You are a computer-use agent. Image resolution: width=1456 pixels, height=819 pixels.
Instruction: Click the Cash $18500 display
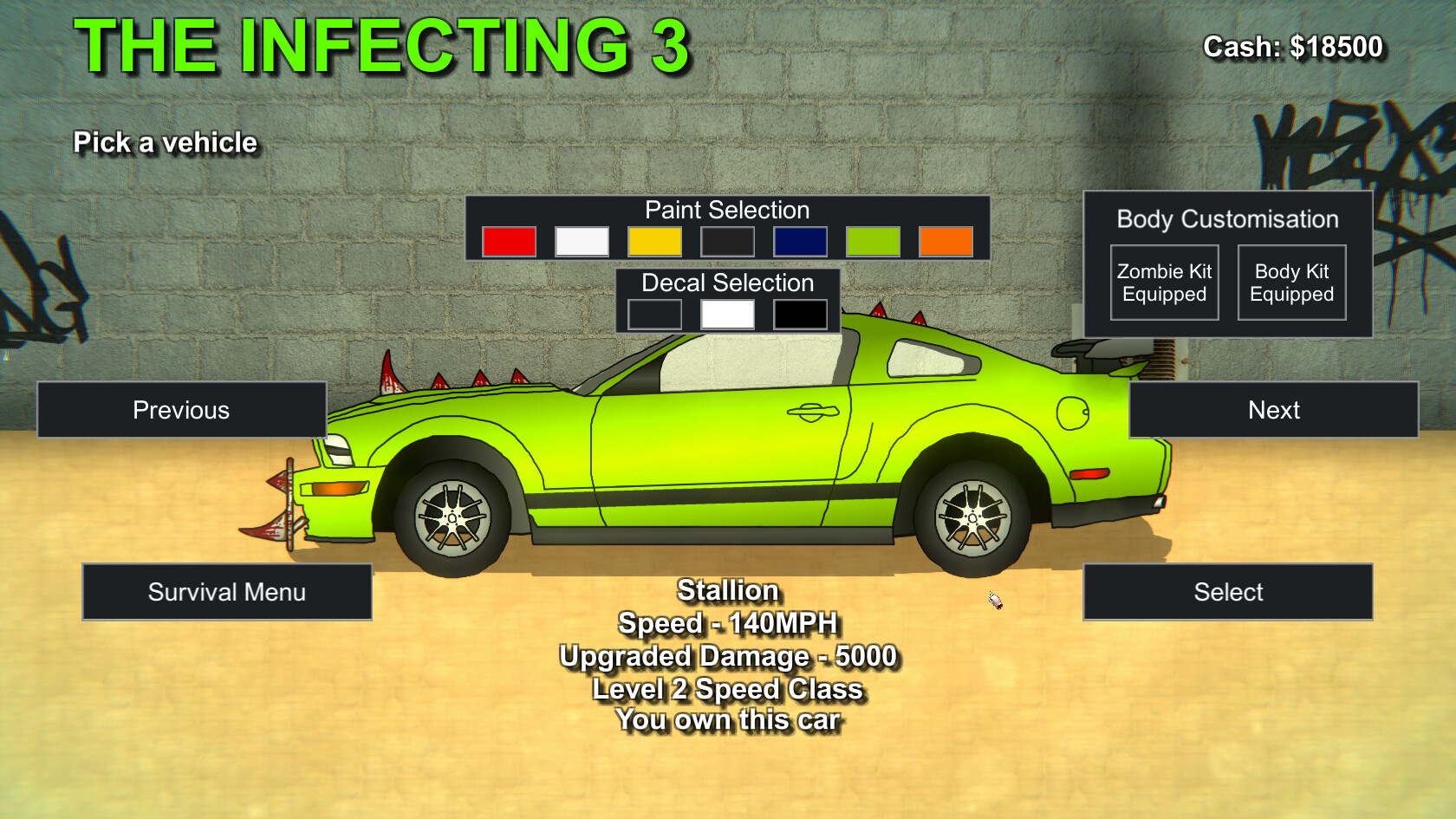(x=1292, y=47)
